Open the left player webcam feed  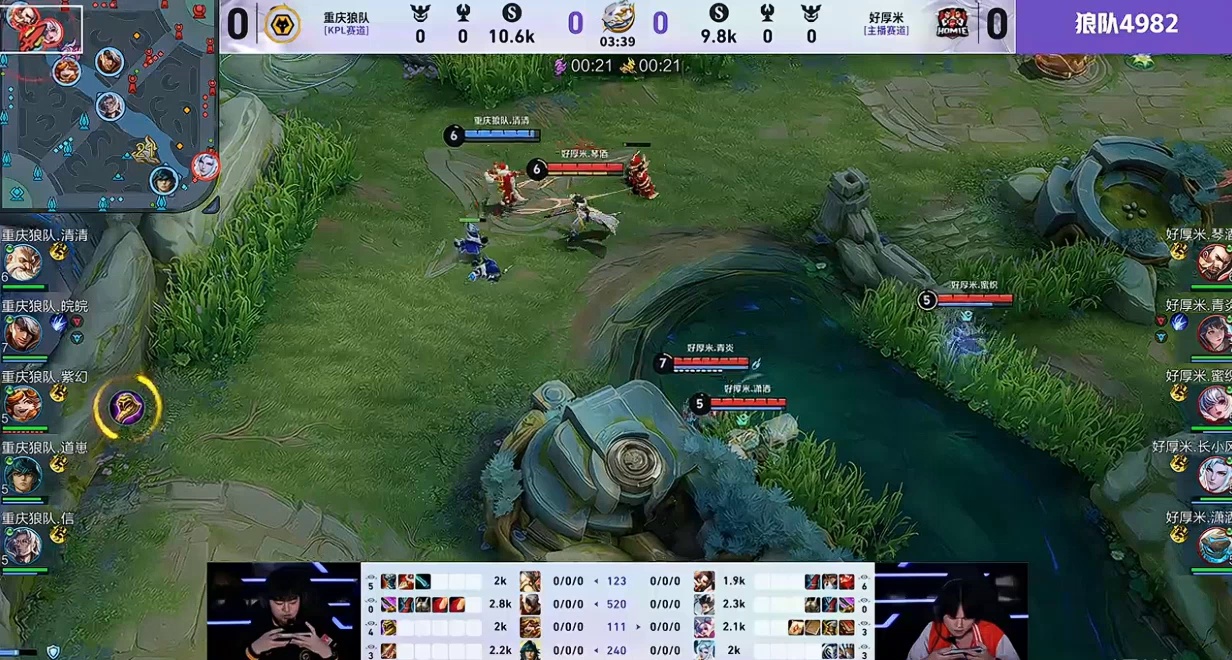283,612
